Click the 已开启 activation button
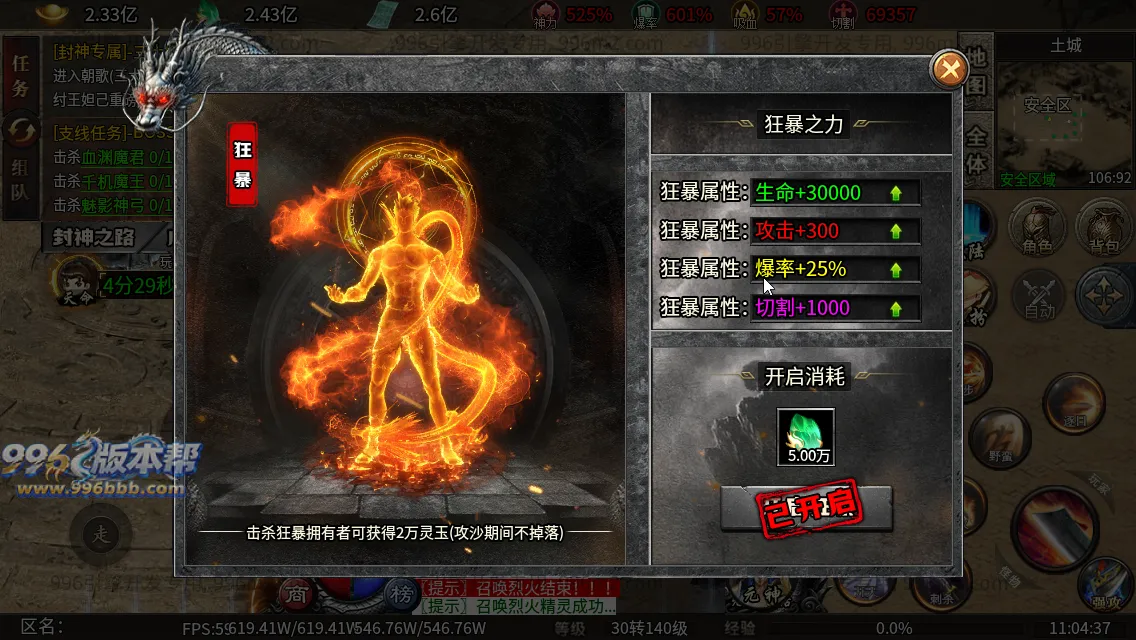 click(x=806, y=508)
